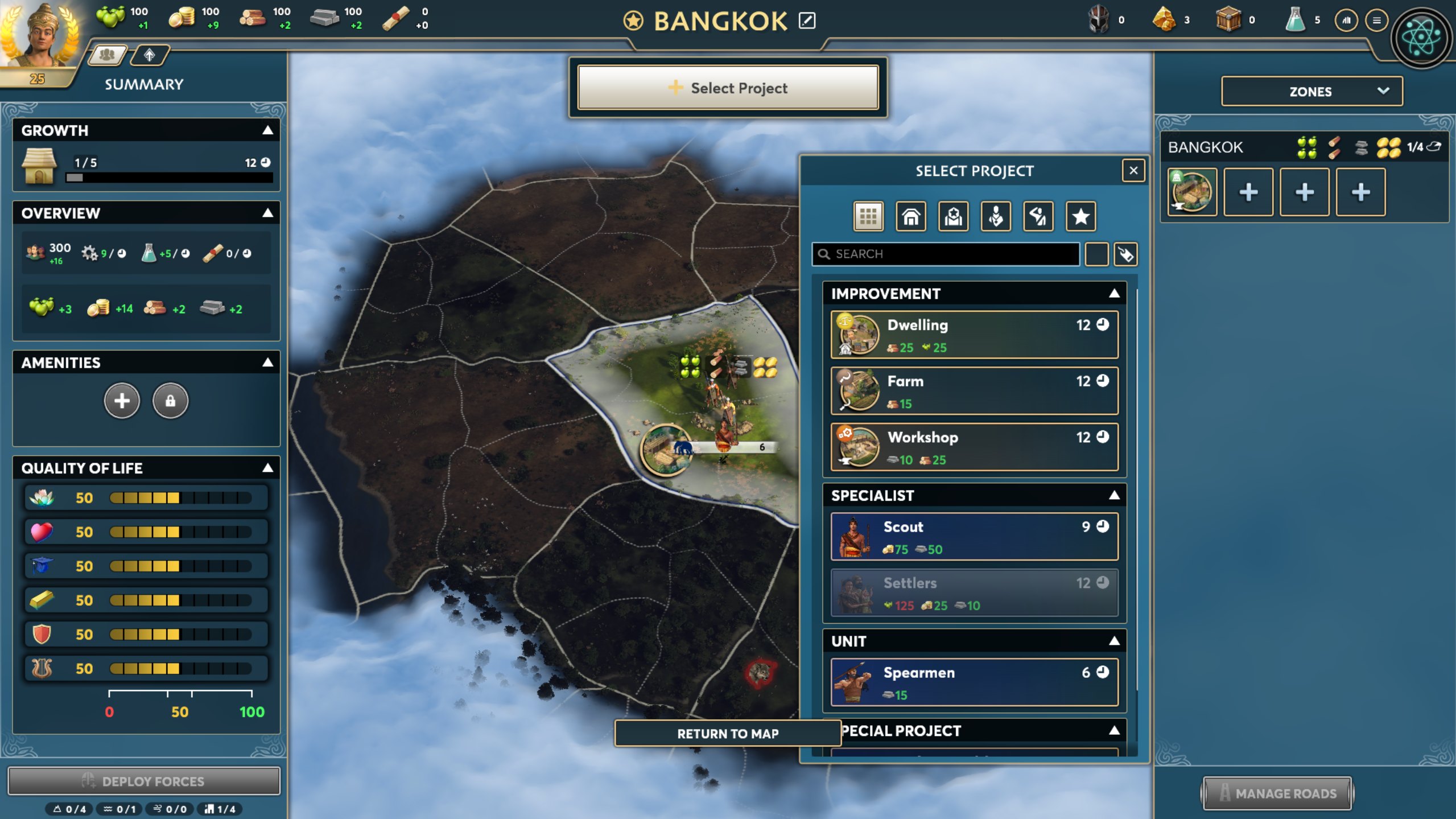This screenshot has height=819, width=1456.
Task: Filter projects by the star category
Action: (x=1080, y=216)
